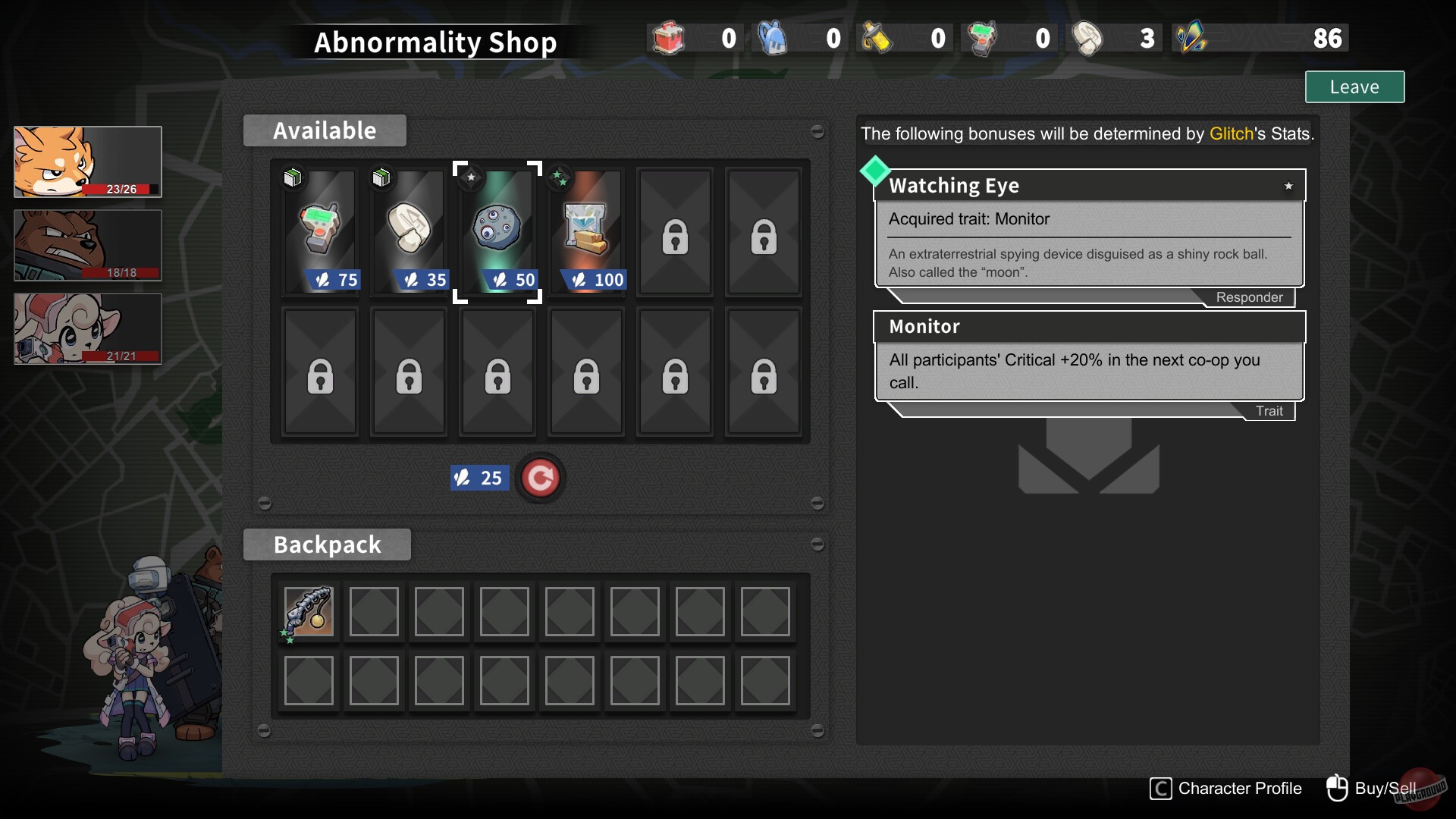Collapse the Available panel corner toggle
Image resolution: width=1456 pixels, height=819 pixels.
pyautogui.click(x=818, y=131)
